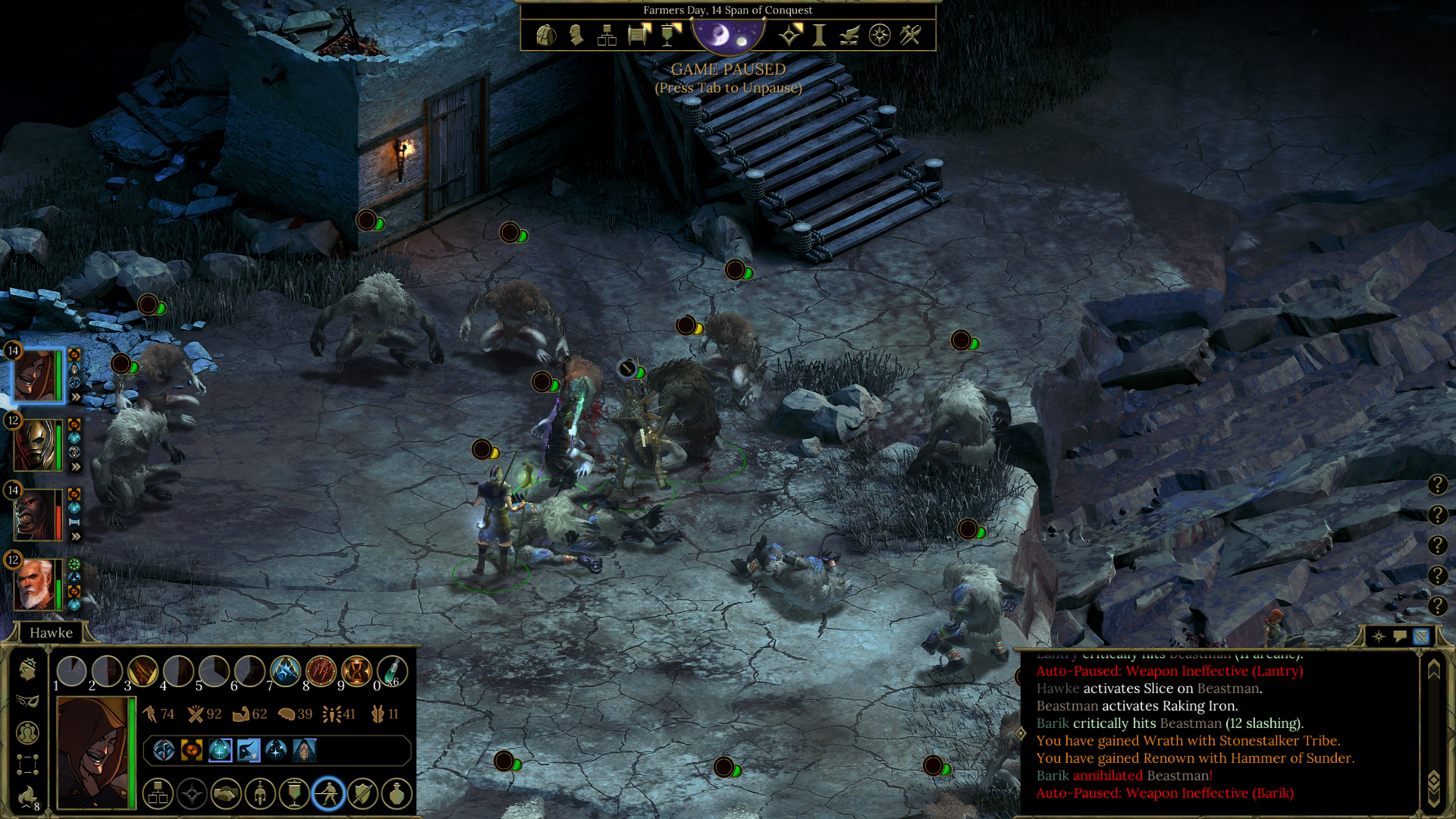Use the green potion in slot 0
The image size is (1456, 819).
[392, 671]
